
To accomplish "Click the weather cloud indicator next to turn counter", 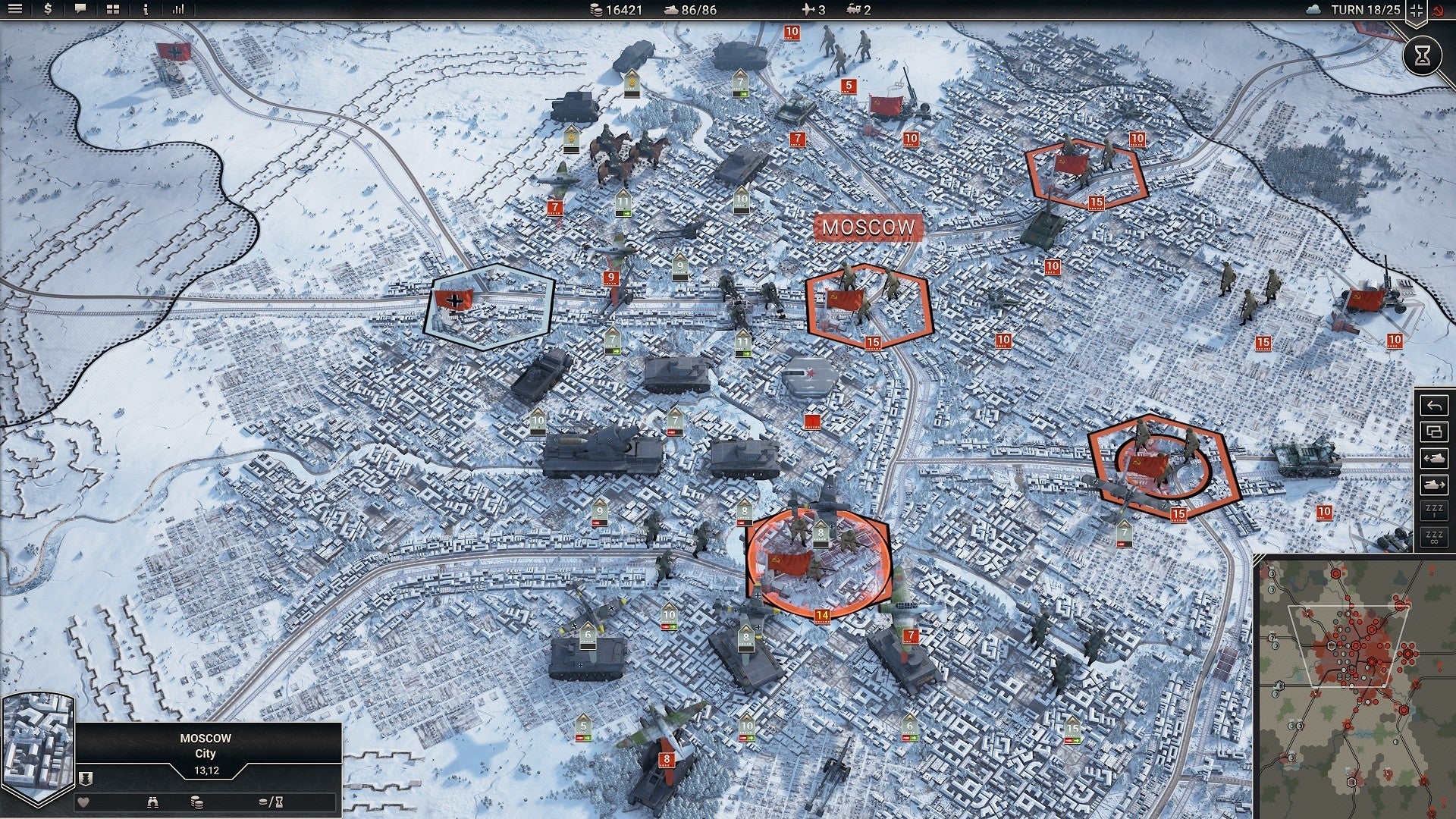I will pyautogui.click(x=1314, y=10).
